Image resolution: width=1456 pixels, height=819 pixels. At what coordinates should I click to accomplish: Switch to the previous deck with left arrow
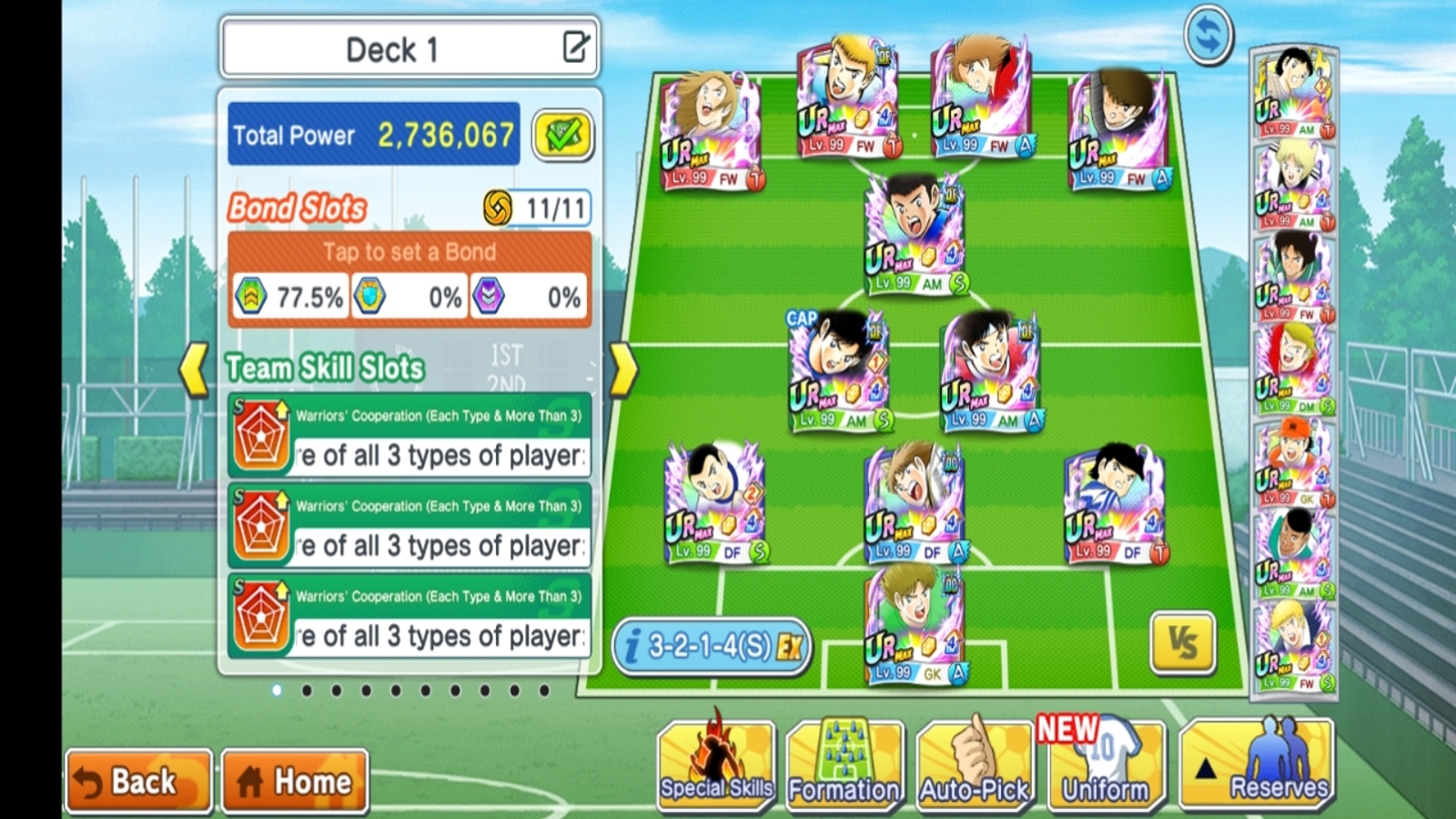click(x=194, y=369)
